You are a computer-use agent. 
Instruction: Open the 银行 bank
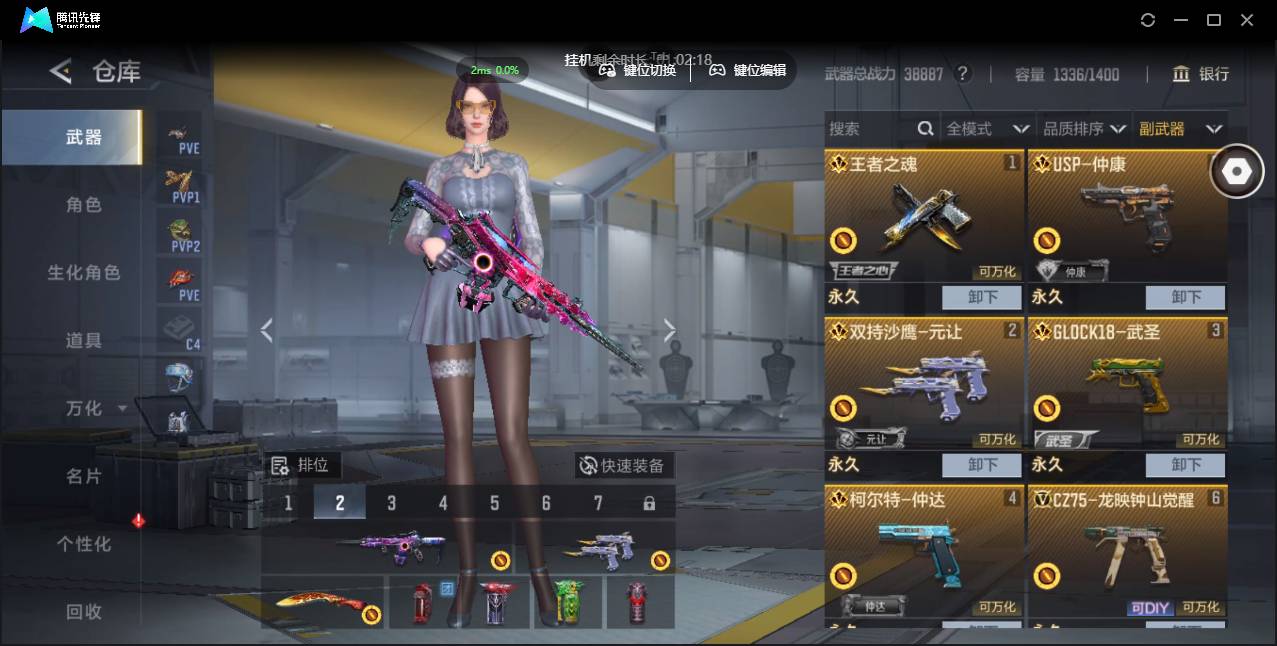click(x=1201, y=74)
